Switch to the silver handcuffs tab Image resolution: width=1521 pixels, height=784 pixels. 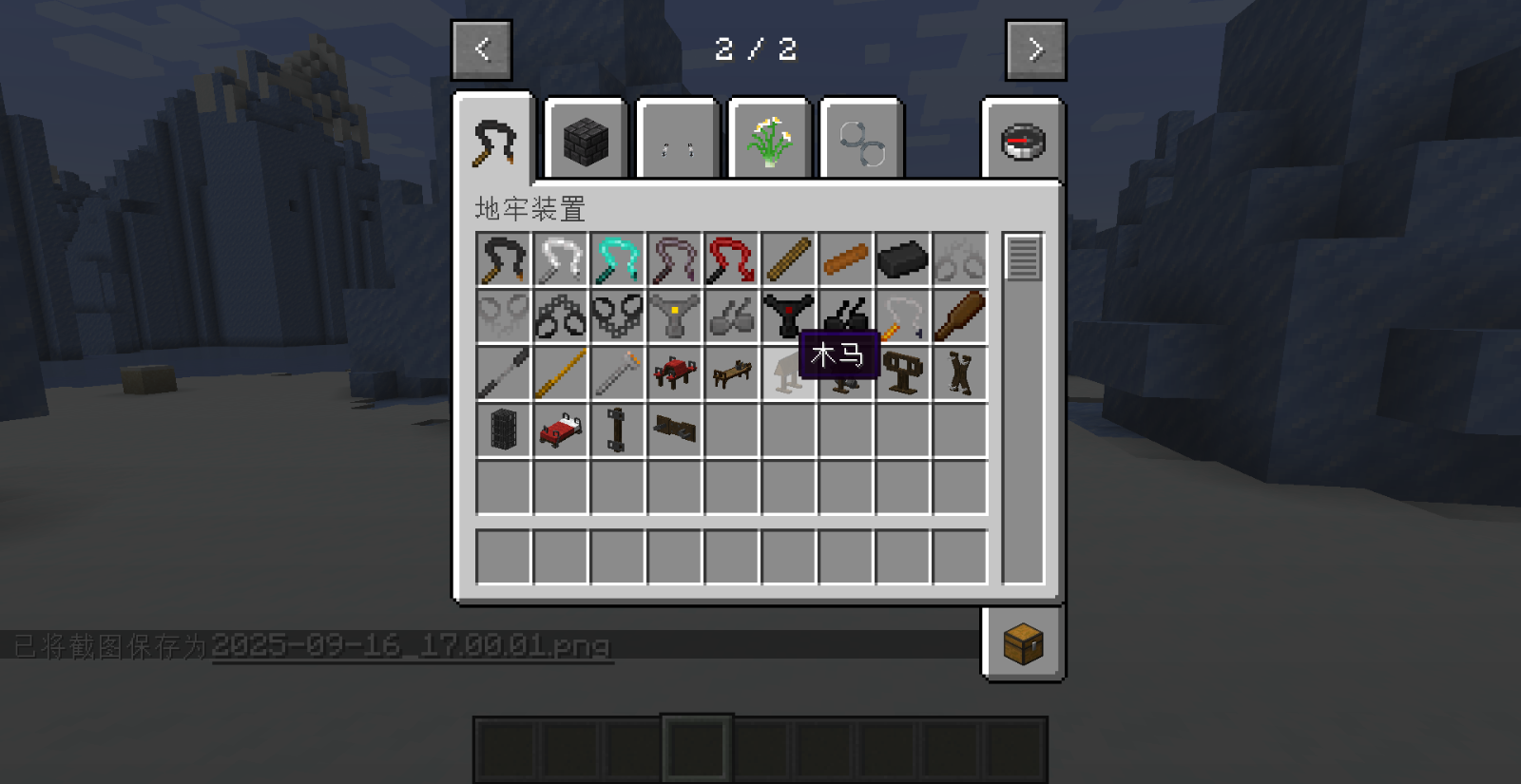(x=861, y=142)
